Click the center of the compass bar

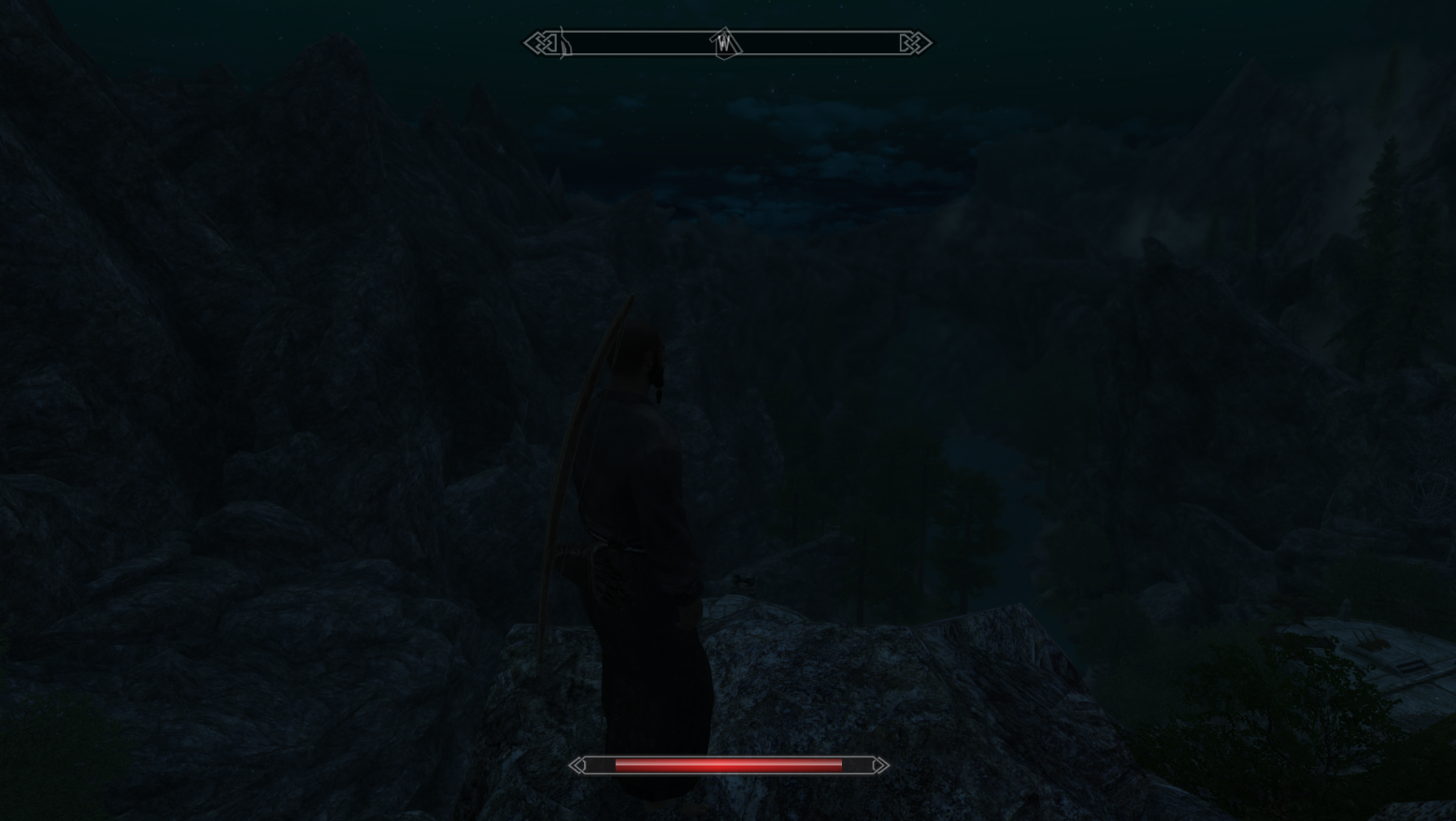(726, 42)
